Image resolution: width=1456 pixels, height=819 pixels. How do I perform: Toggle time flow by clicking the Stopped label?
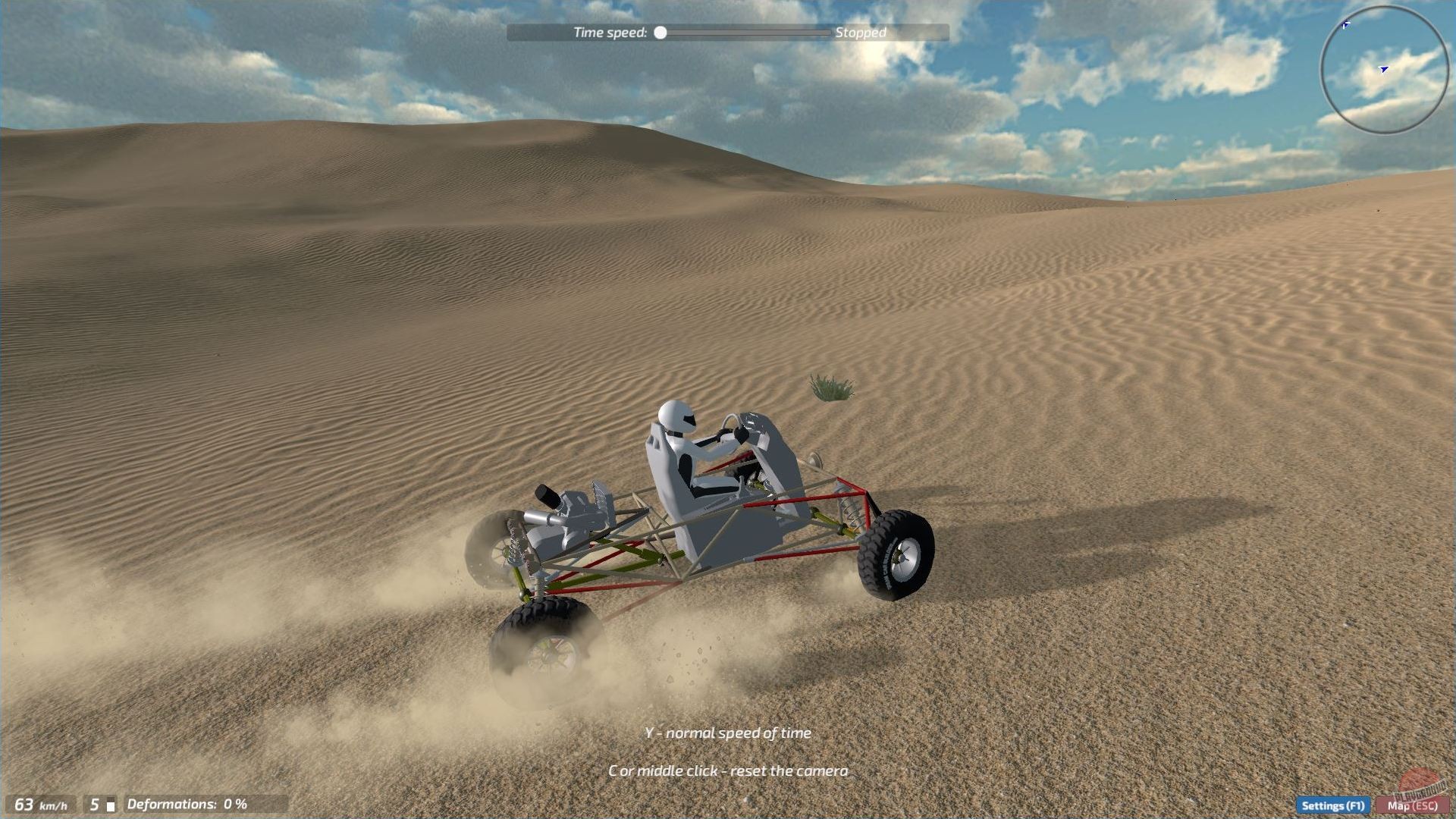pos(860,33)
